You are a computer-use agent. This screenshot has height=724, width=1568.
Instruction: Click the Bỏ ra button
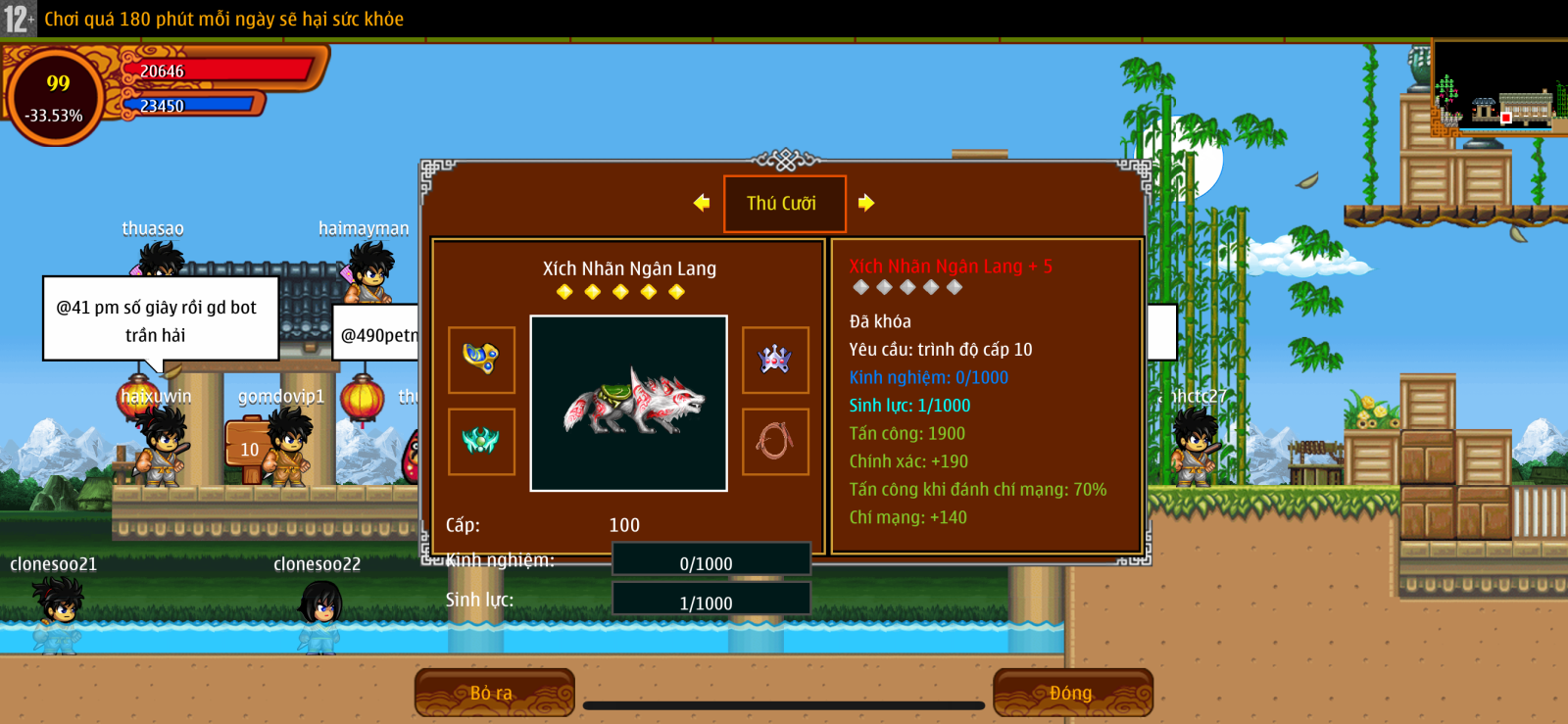point(494,693)
